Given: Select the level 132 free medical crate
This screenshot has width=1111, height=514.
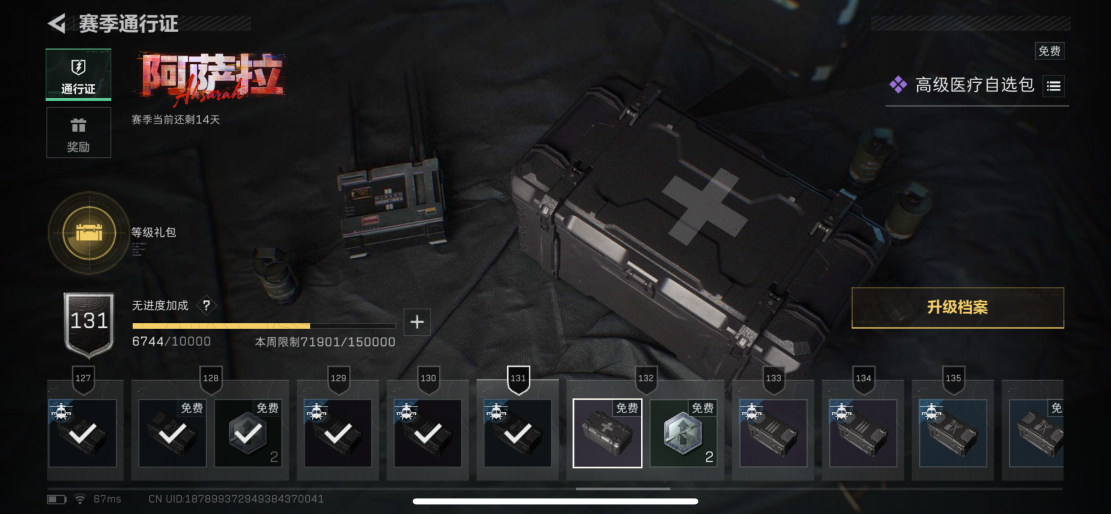Looking at the screenshot, I should [607, 433].
